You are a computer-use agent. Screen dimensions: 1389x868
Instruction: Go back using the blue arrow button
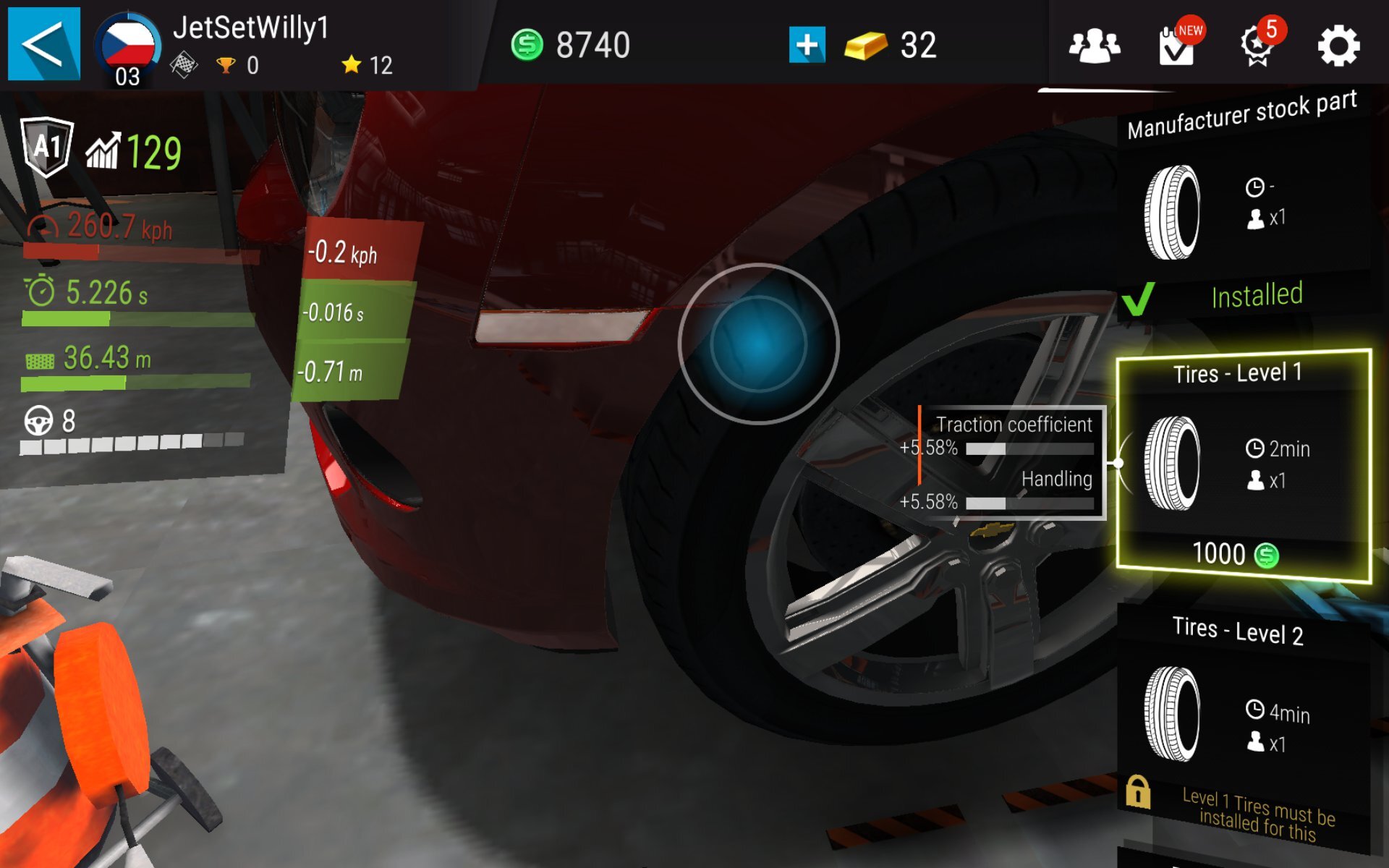(43, 43)
